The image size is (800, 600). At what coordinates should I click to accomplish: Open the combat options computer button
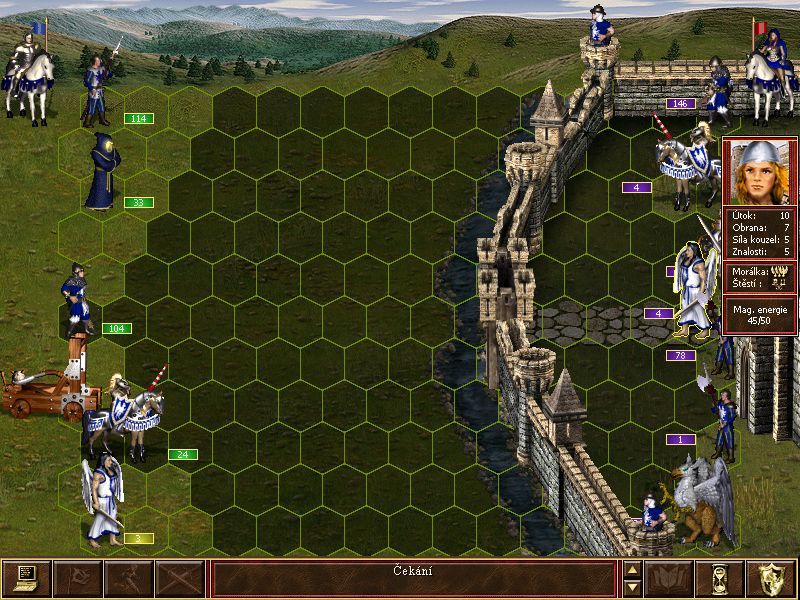pyautogui.click(x=26, y=579)
